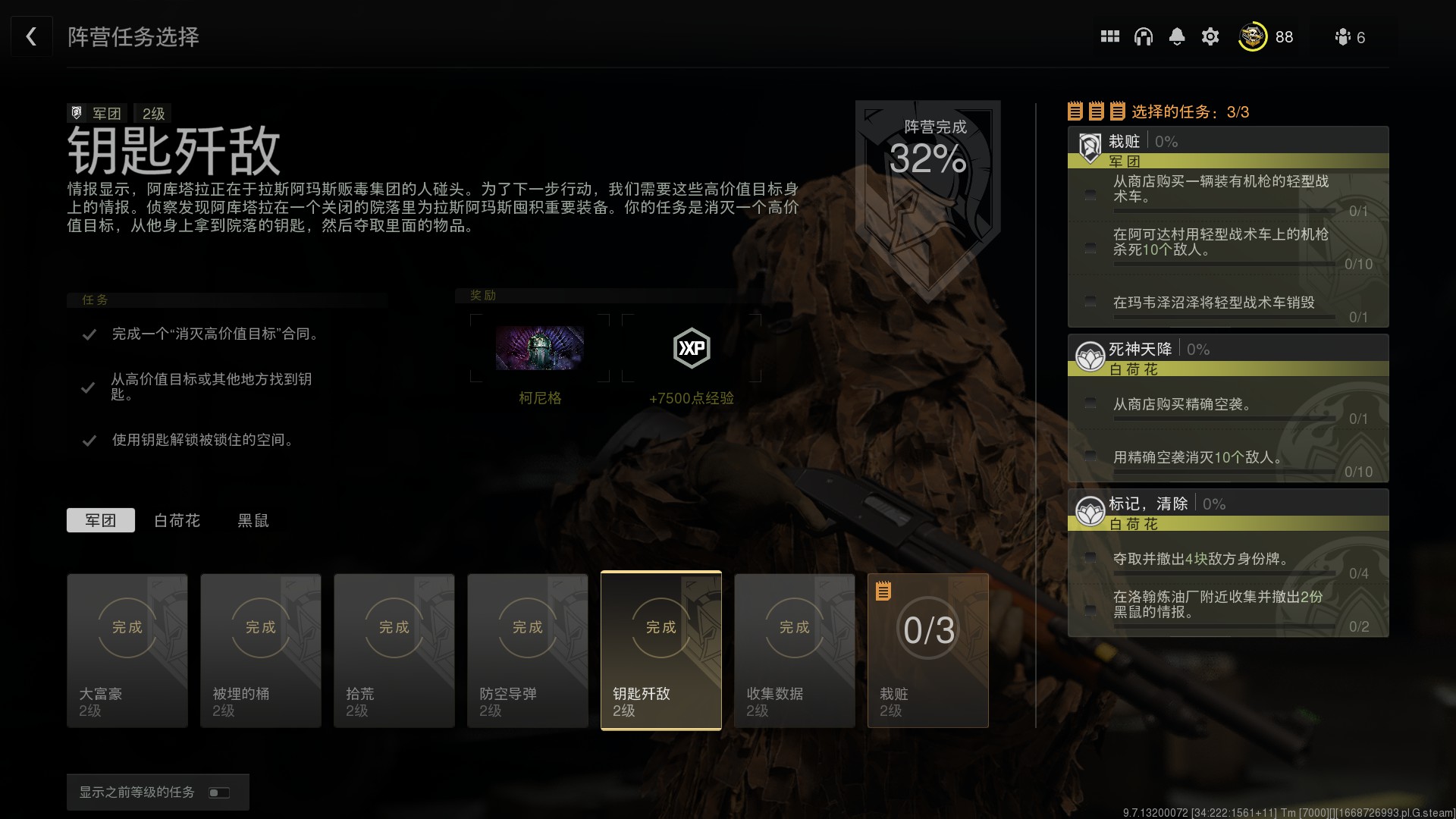The width and height of the screenshot is (1456, 819).
Task: Select the 被埋的桶 mission card
Action: [x=261, y=651]
